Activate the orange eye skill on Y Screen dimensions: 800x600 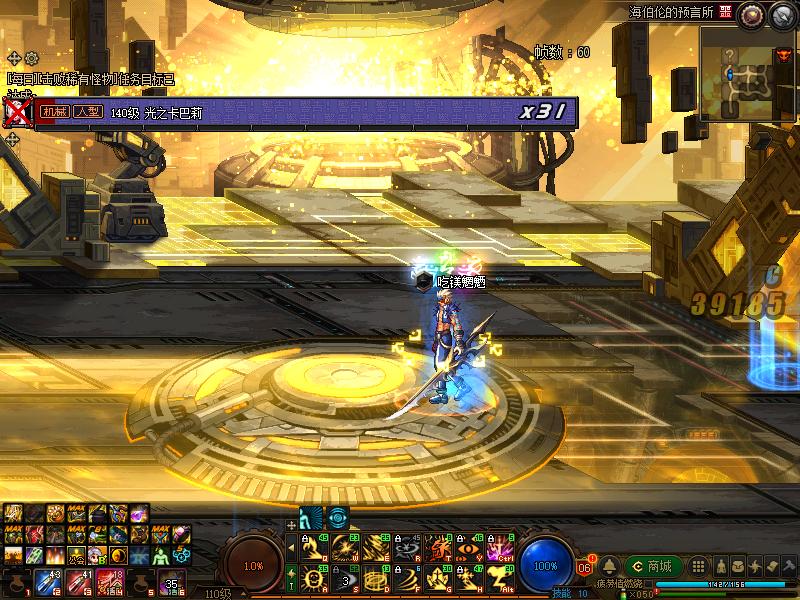pos(469,547)
